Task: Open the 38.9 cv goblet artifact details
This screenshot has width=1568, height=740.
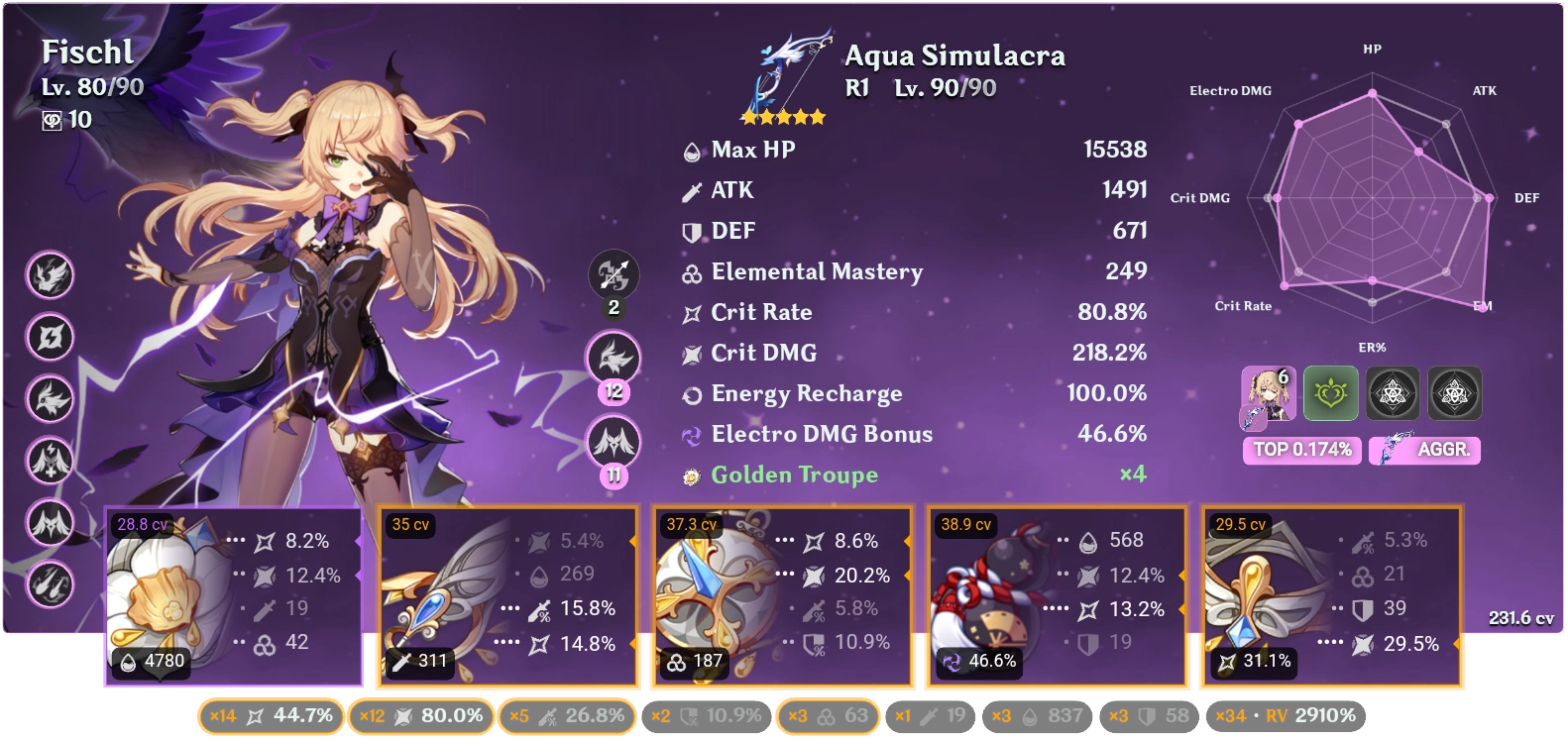Action: click(1056, 594)
